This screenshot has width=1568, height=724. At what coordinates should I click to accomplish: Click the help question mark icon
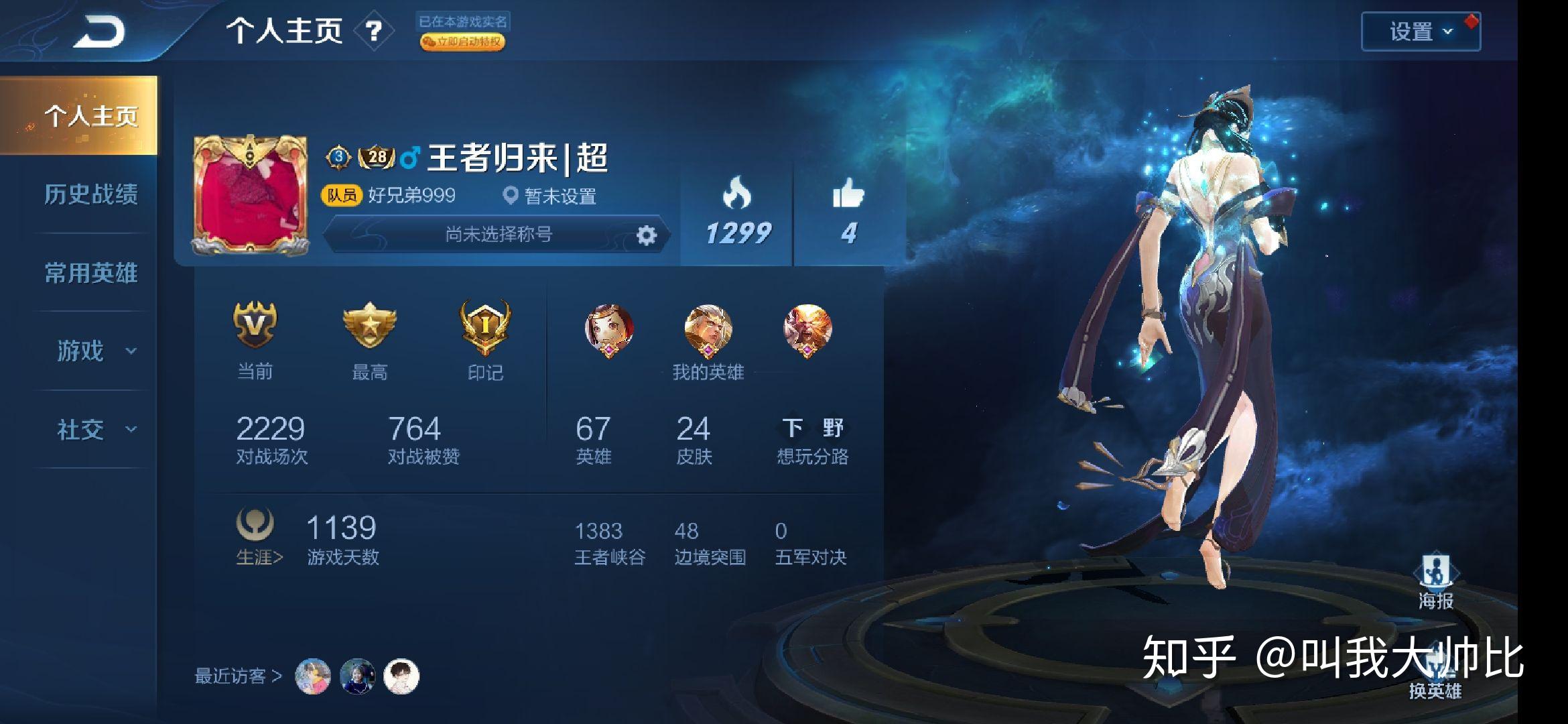point(374,32)
